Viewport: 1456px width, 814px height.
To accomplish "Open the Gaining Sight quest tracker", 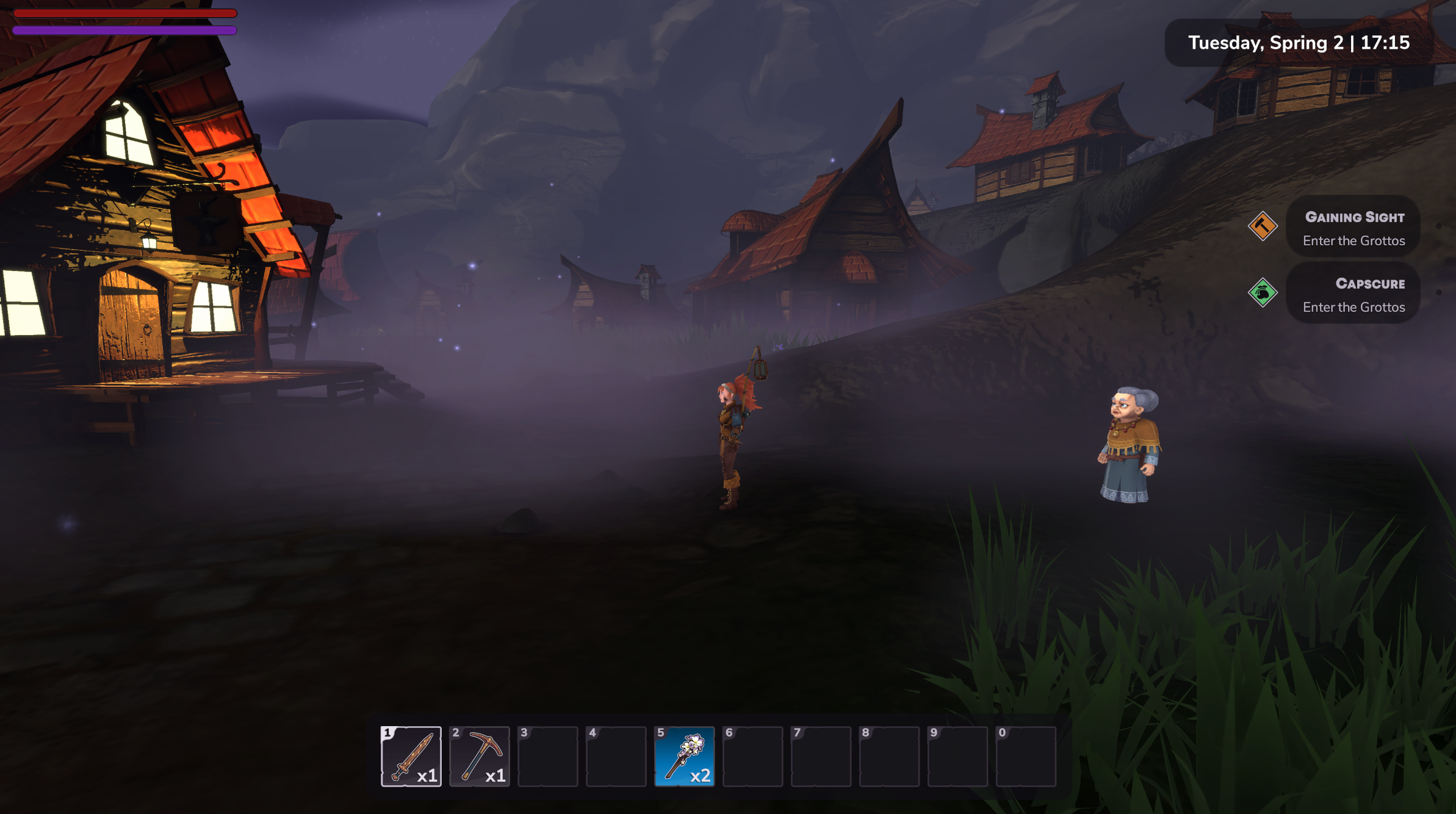I will 1353,228.
